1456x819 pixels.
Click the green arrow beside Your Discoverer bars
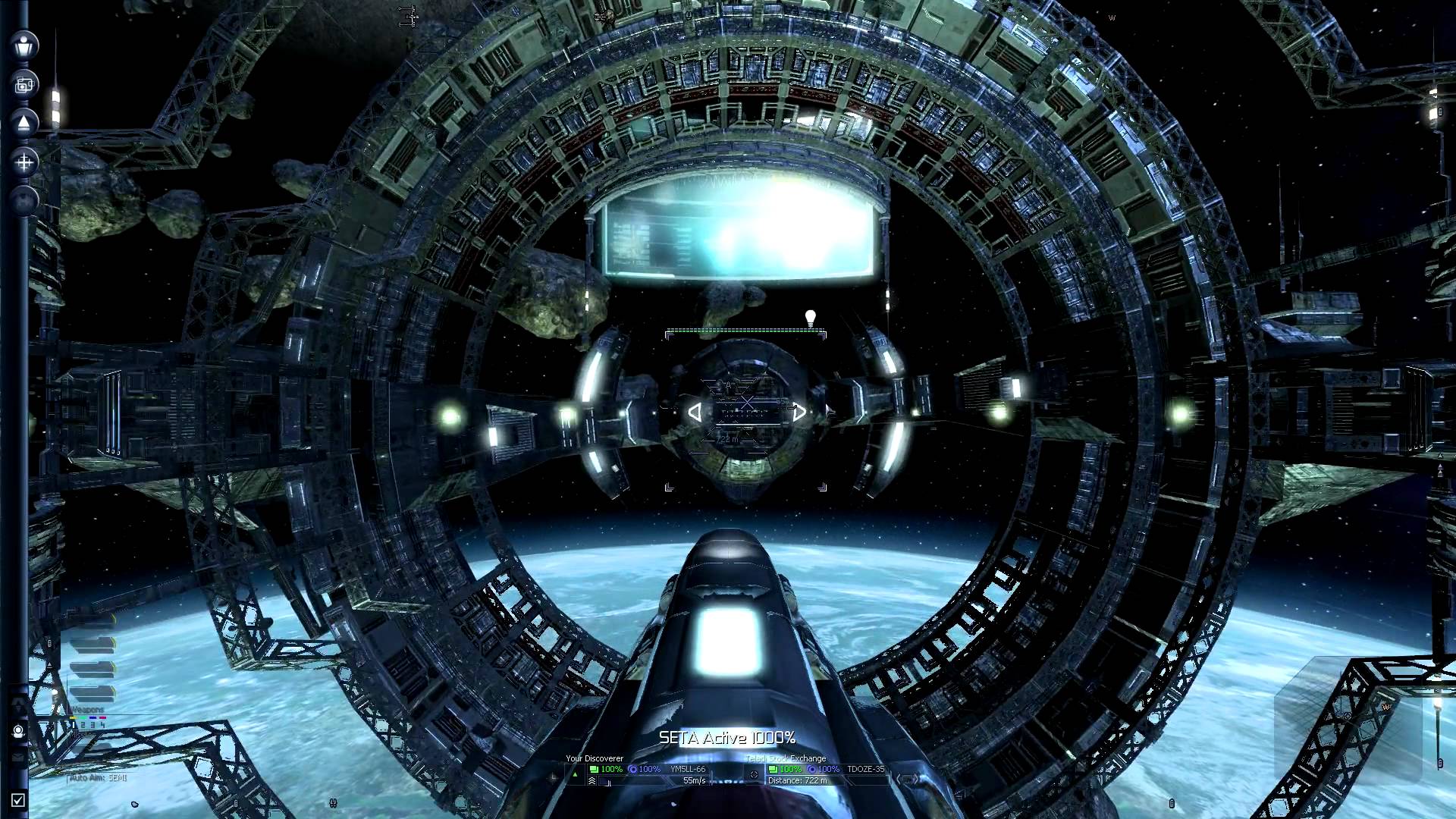575,773
